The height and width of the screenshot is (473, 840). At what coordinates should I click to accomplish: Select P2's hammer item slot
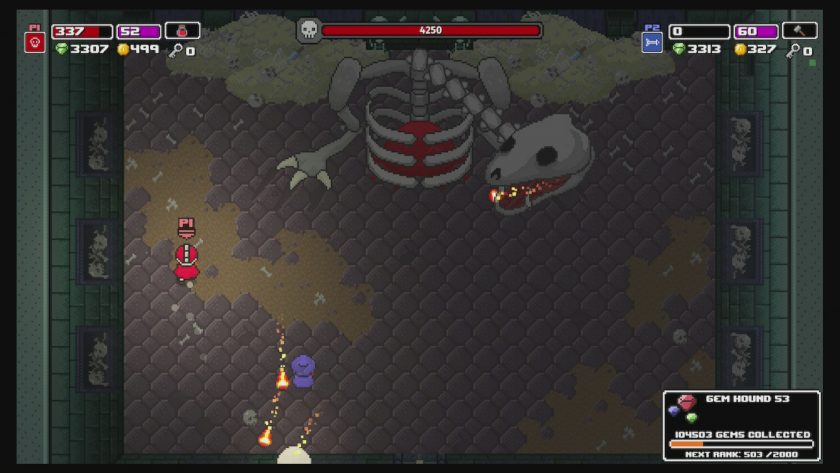tap(800, 31)
